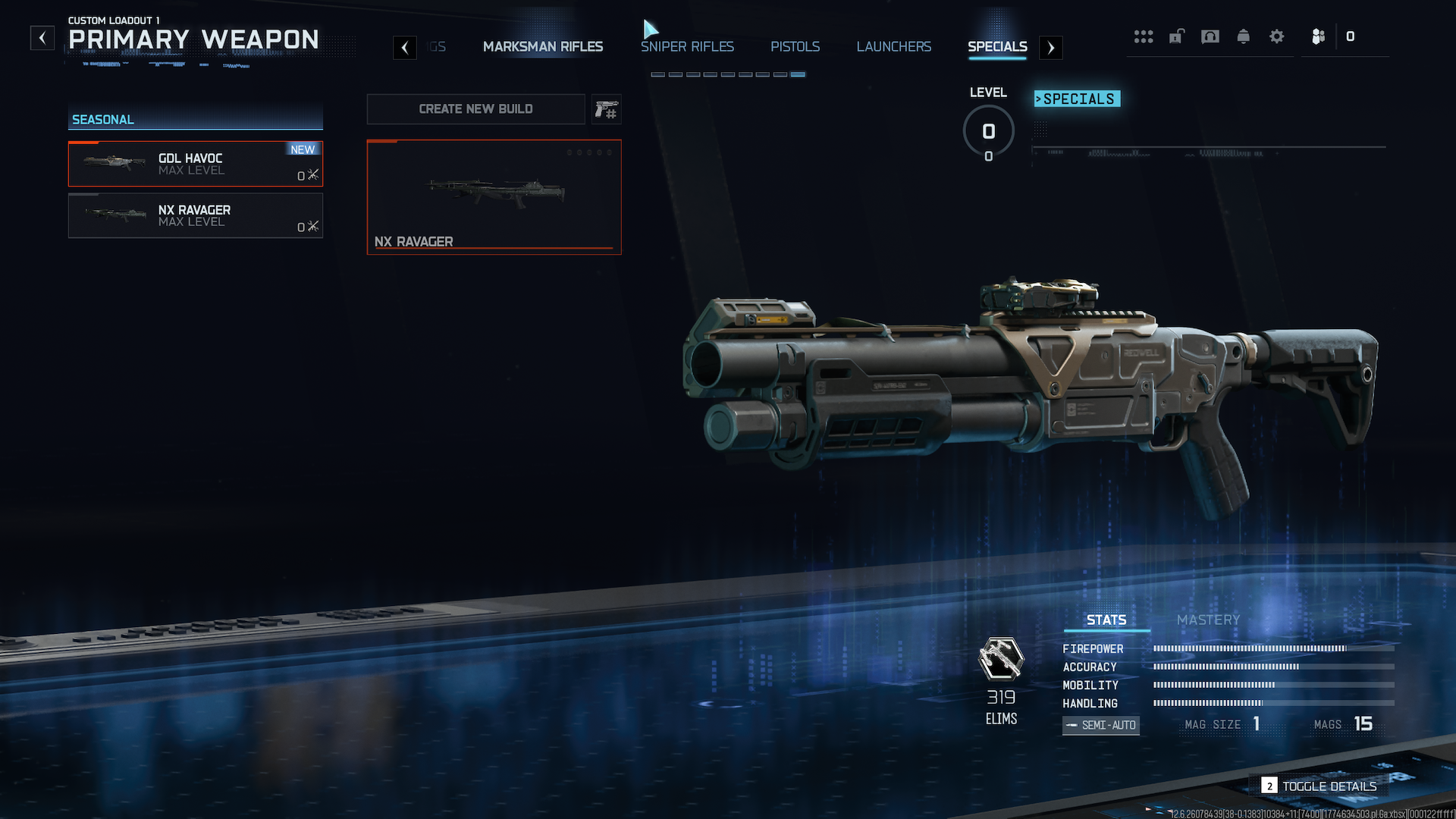Click the left category arrow
Viewport: 1456px width, 819px height.
405,48
